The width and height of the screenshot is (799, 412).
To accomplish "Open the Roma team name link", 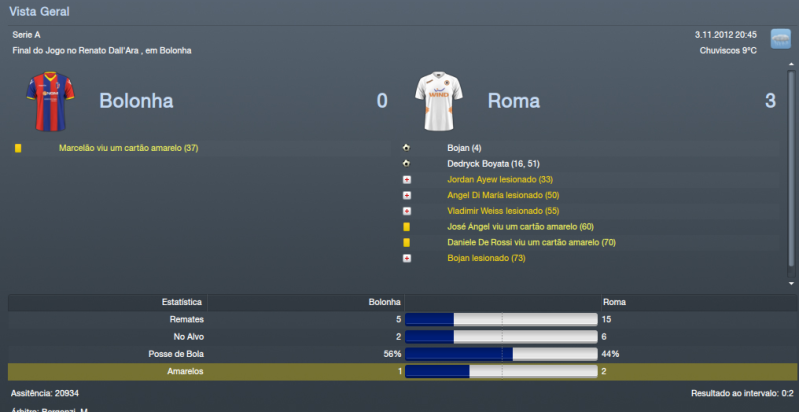I will coord(513,101).
